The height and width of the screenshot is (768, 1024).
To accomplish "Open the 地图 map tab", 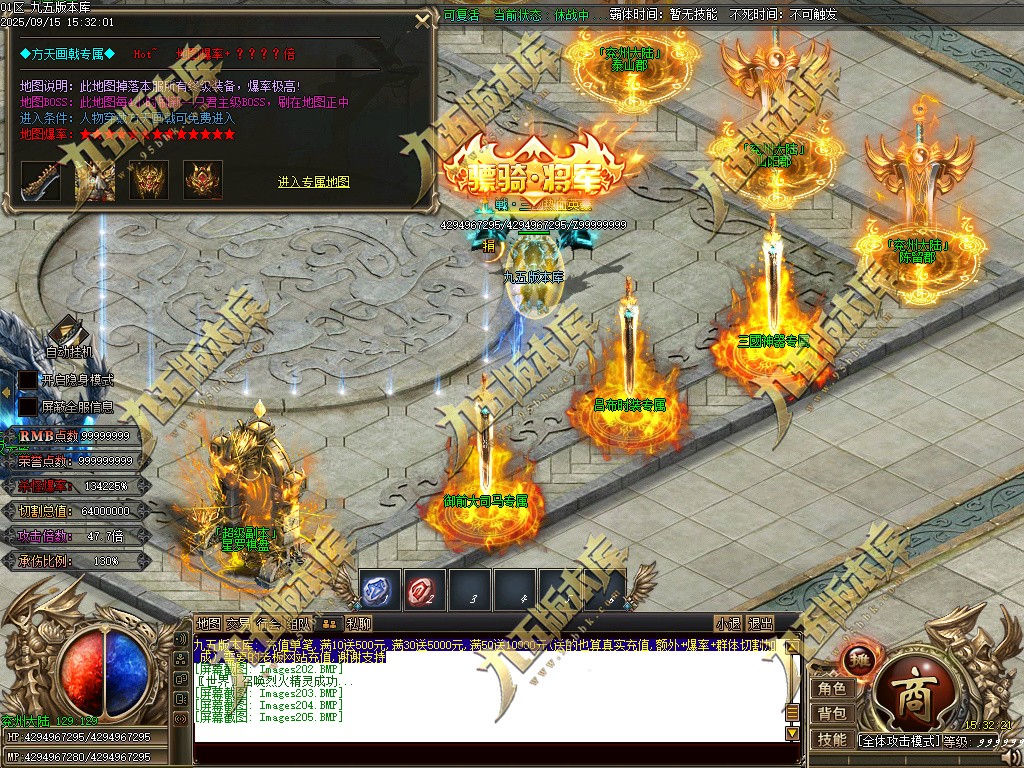I will pyautogui.click(x=208, y=624).
